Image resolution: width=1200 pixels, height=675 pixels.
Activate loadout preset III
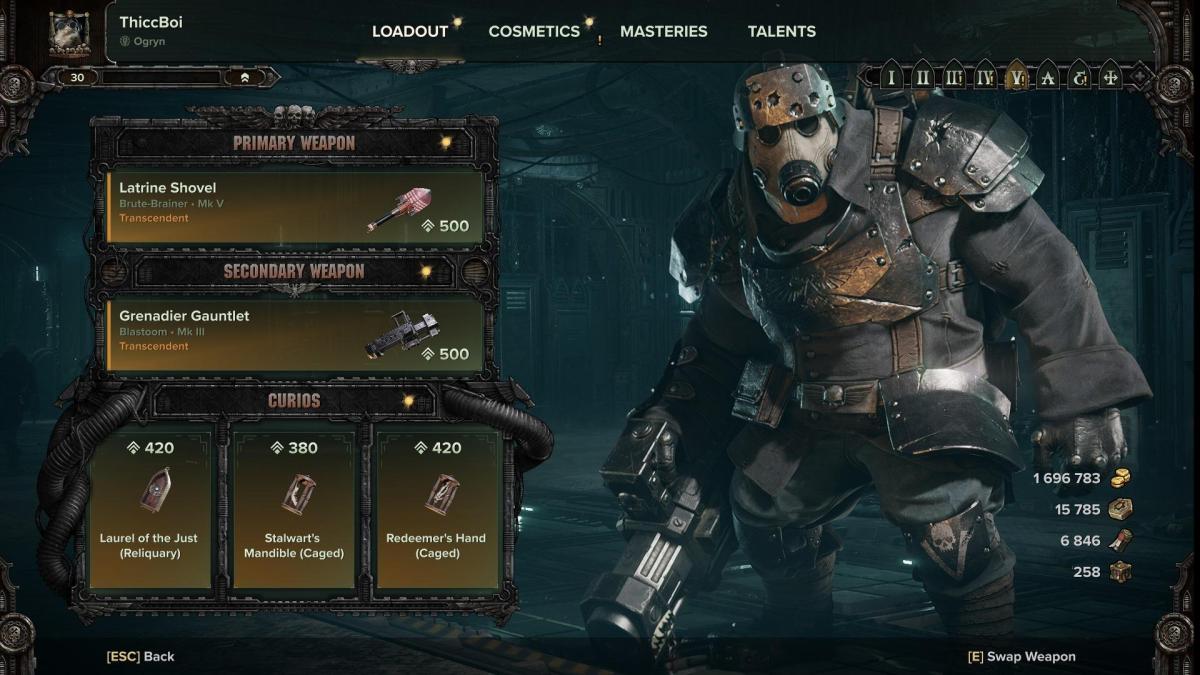click(954, 77)
